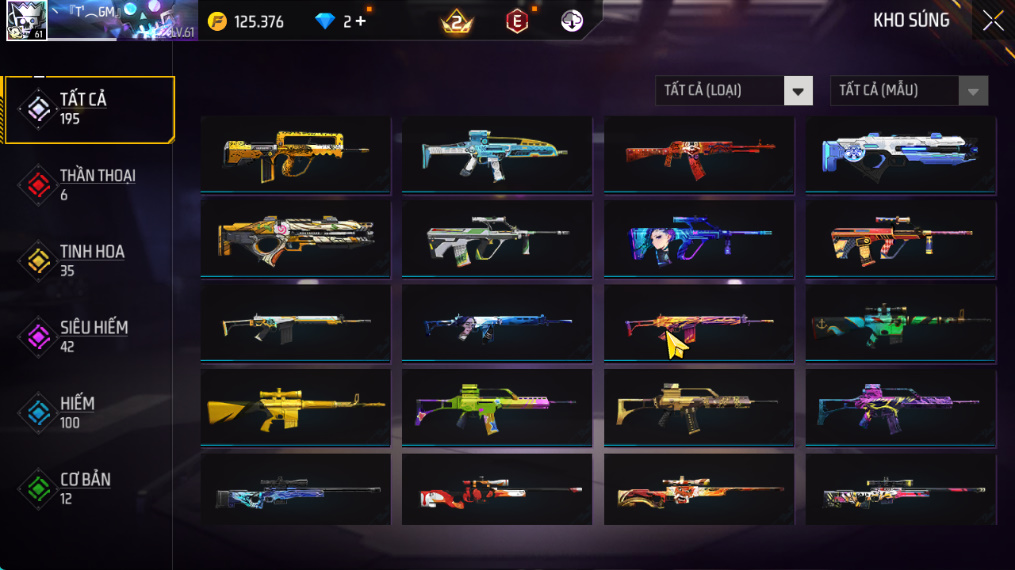Click the diamond top-up plus button

pyautogui.click(x=360, y=21)
